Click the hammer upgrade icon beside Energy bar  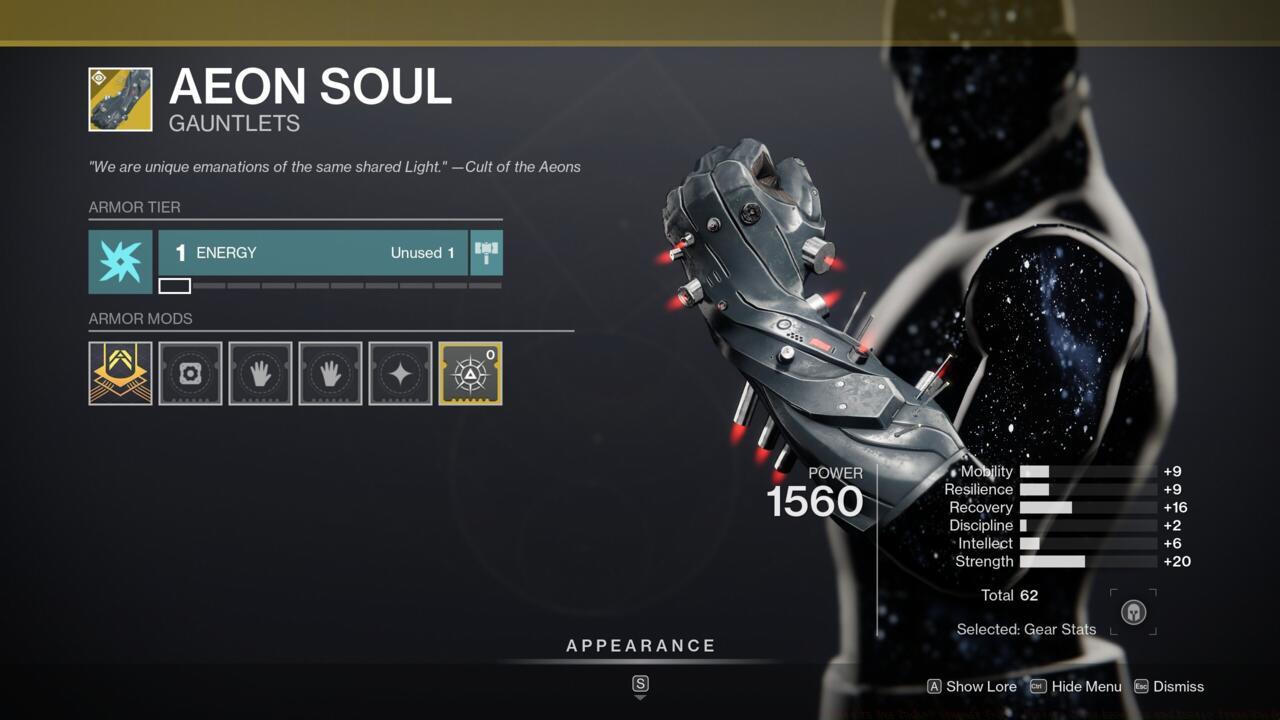pyautogui.click(x=487, y=253)
